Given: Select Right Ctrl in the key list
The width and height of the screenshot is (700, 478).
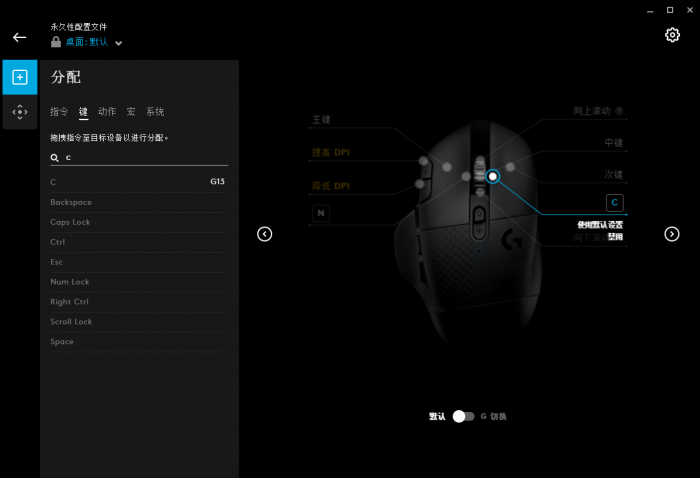Looking at the screenshot, I should point(139,302).
